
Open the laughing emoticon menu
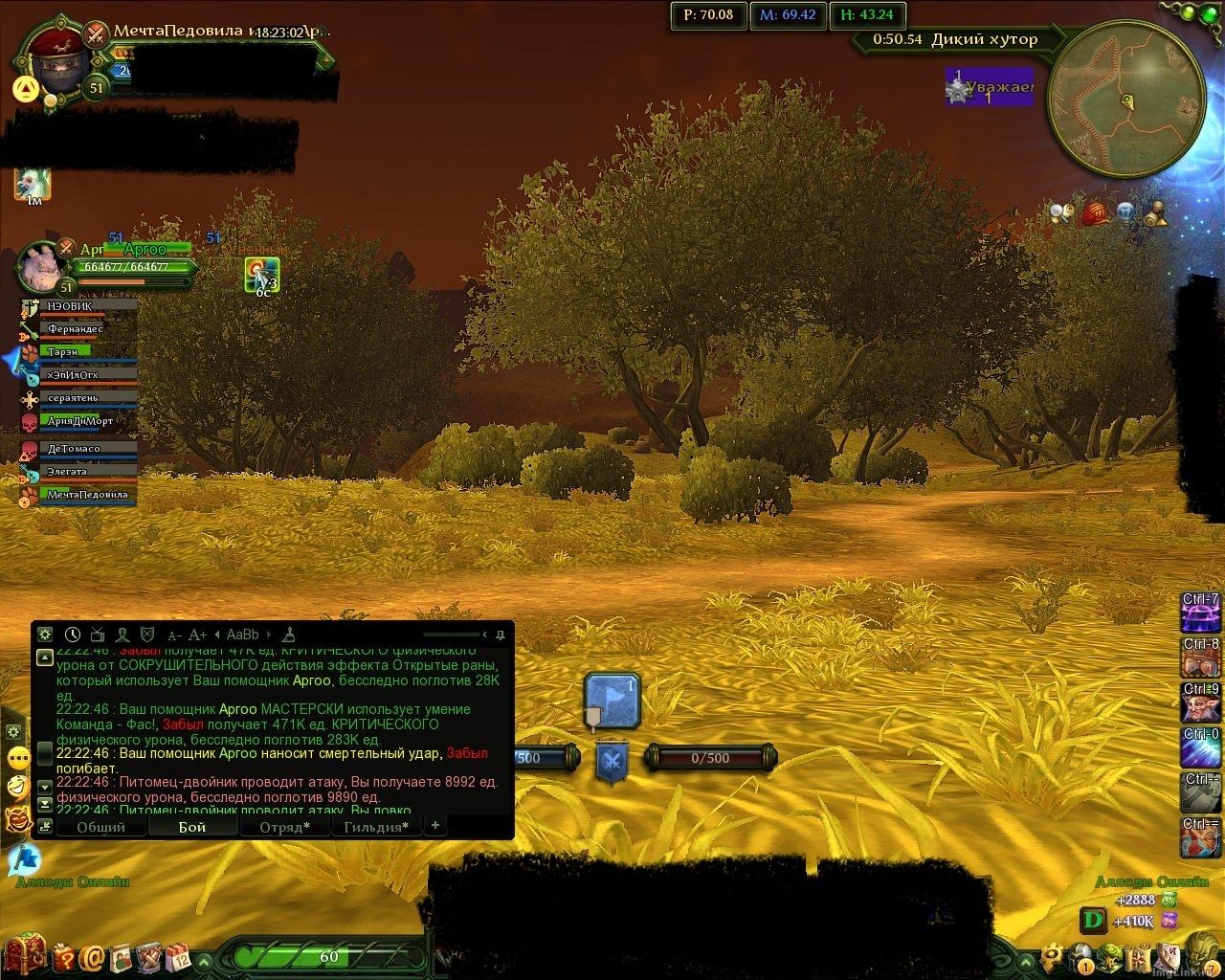point(16,788)
